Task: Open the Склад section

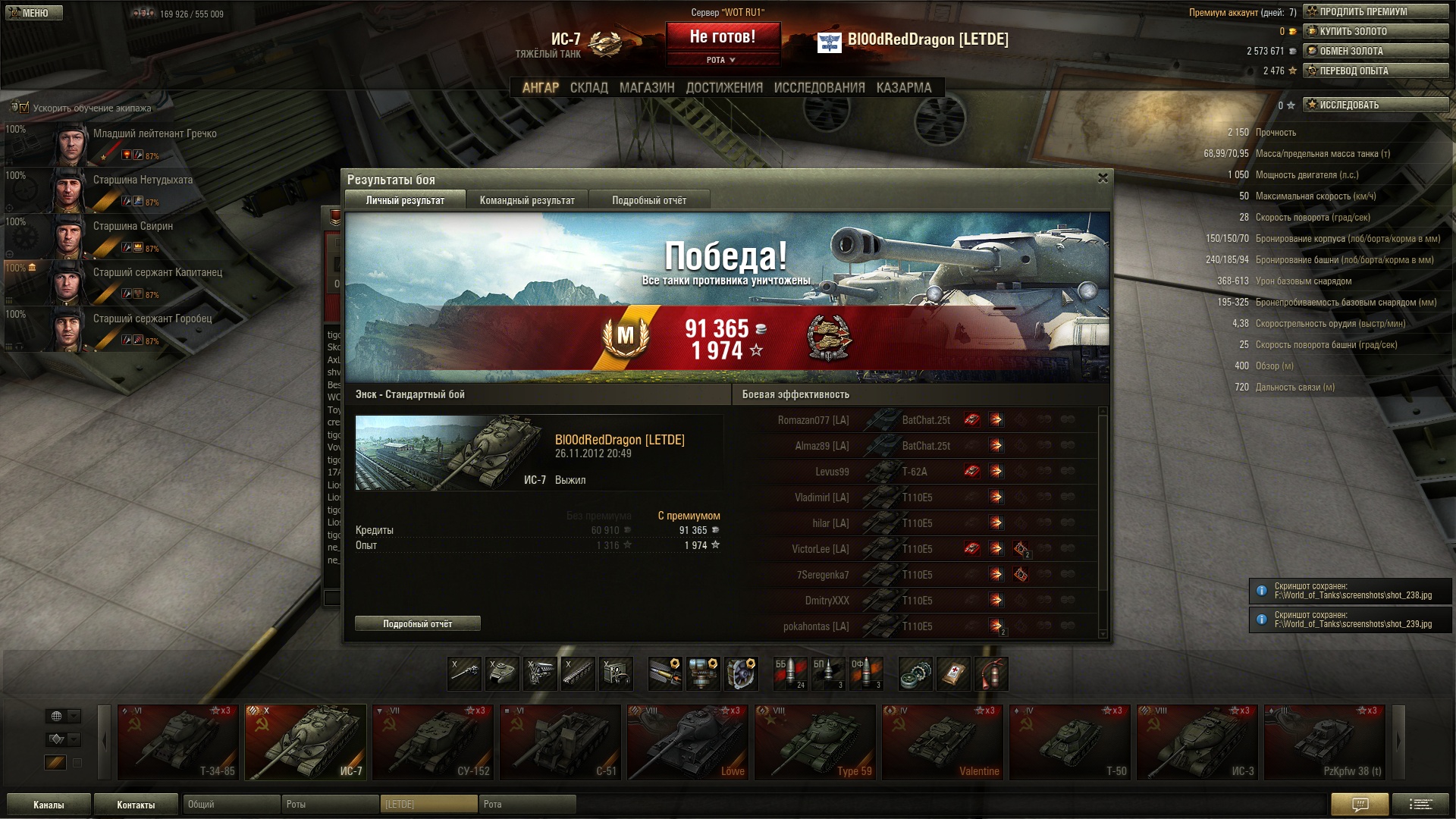Action: point(588,88)
